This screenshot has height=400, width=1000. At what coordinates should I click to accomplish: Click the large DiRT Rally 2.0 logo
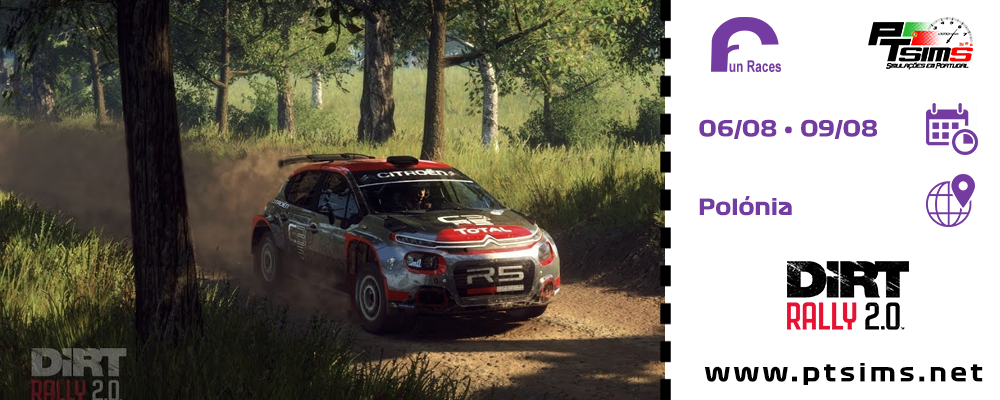click(x=847, y=295)
